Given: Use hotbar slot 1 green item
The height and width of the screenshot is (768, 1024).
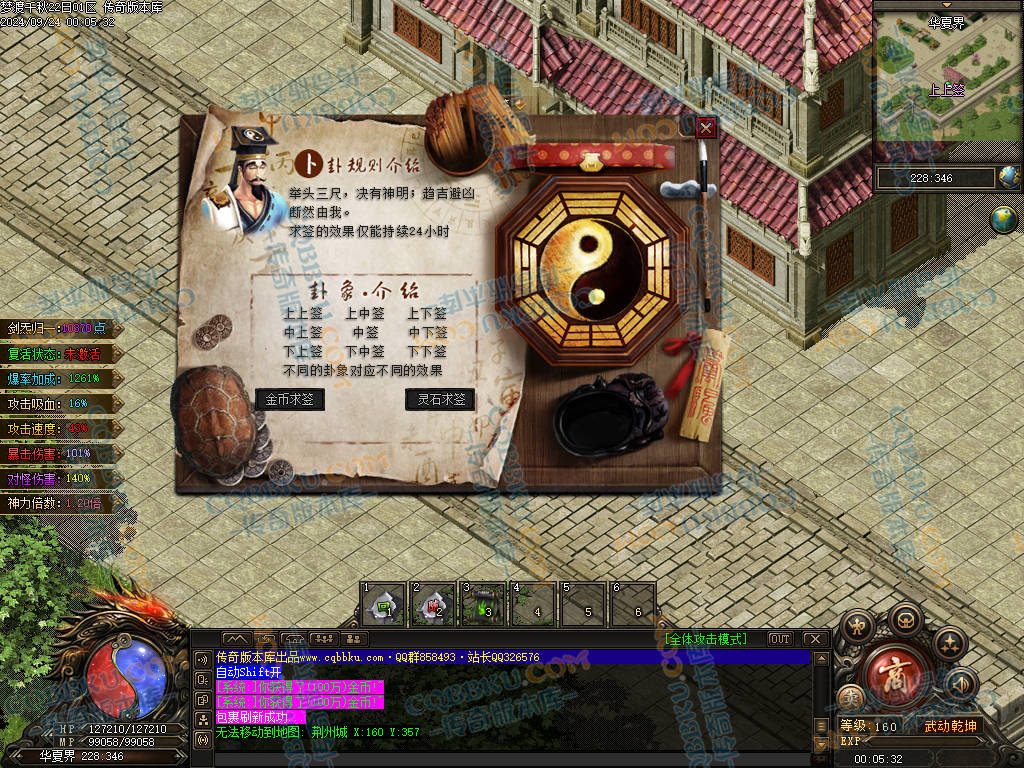Looking at the screenshot, I should point(383,605).
